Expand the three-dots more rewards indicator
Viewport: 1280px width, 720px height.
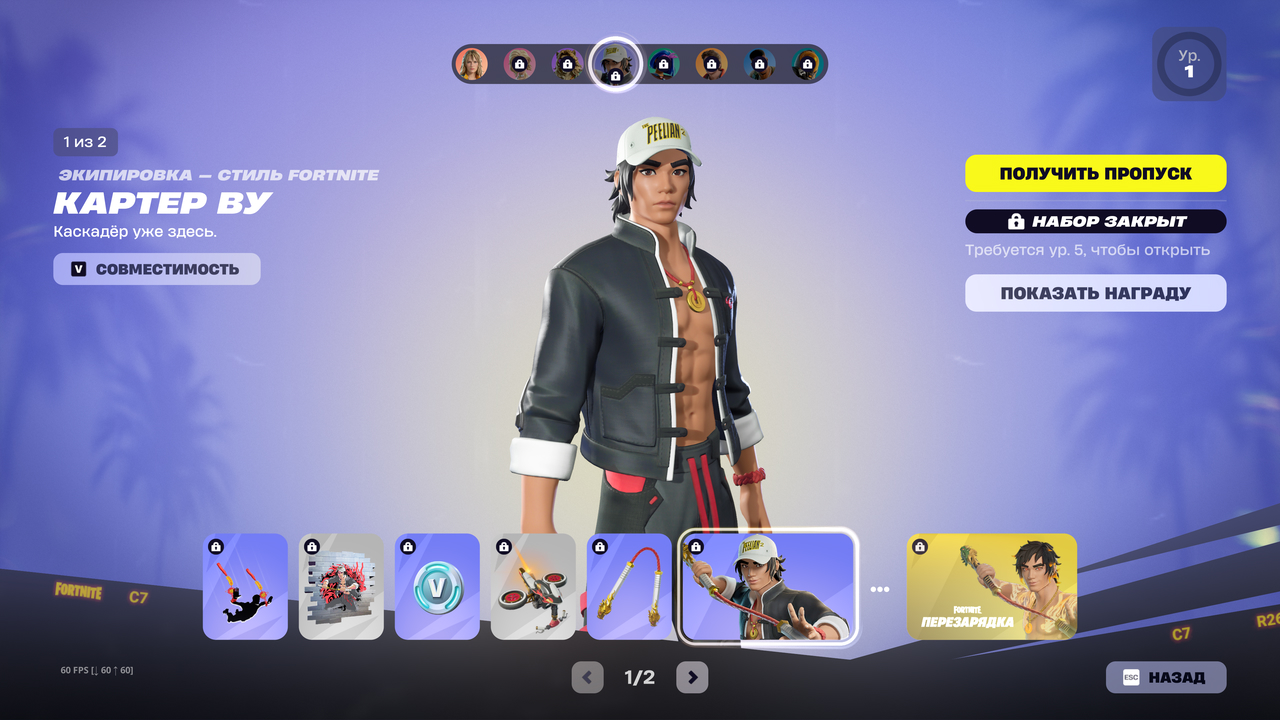coord(879,589)
